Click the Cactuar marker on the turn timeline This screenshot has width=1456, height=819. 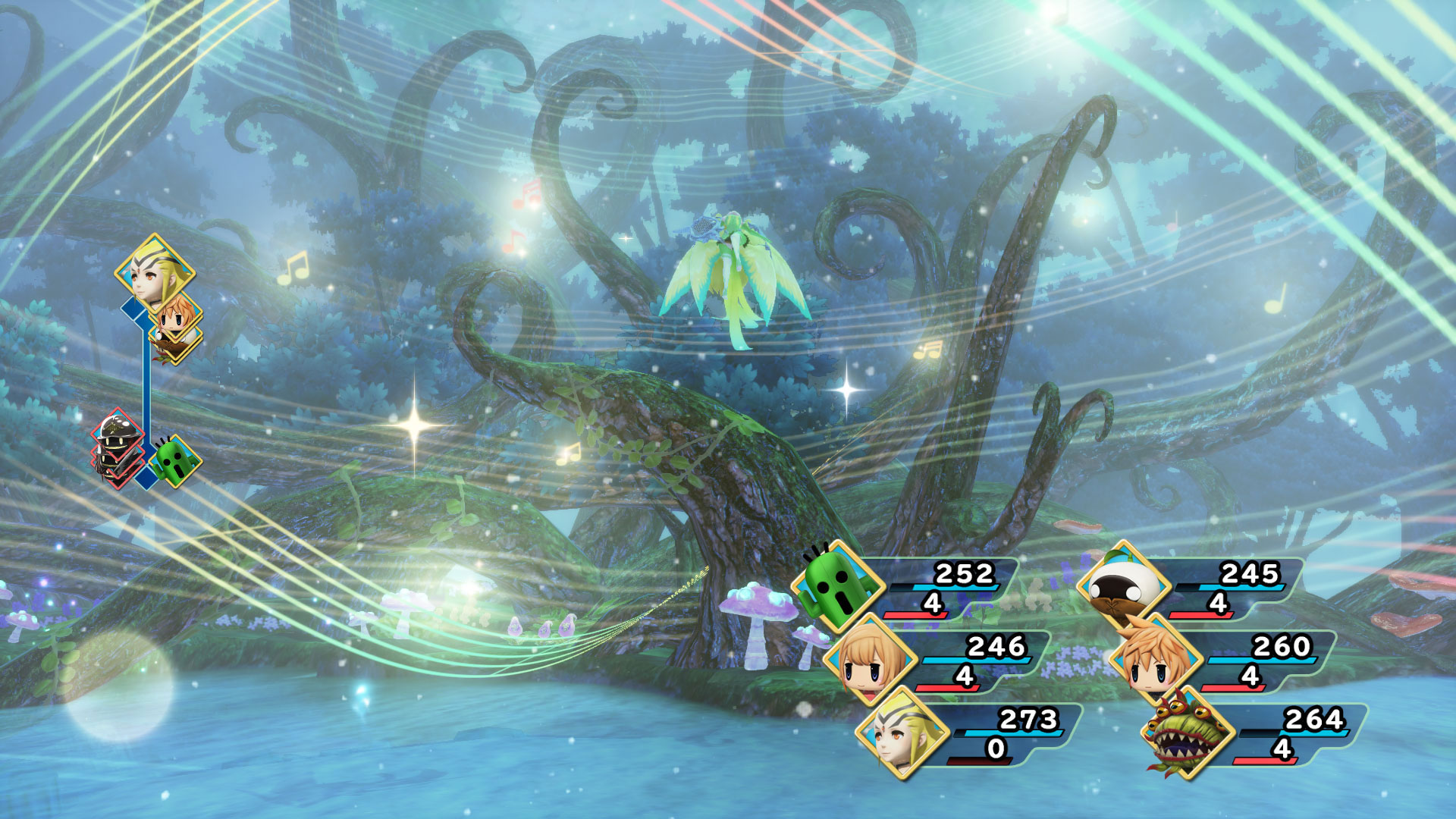tap(176, 460)
